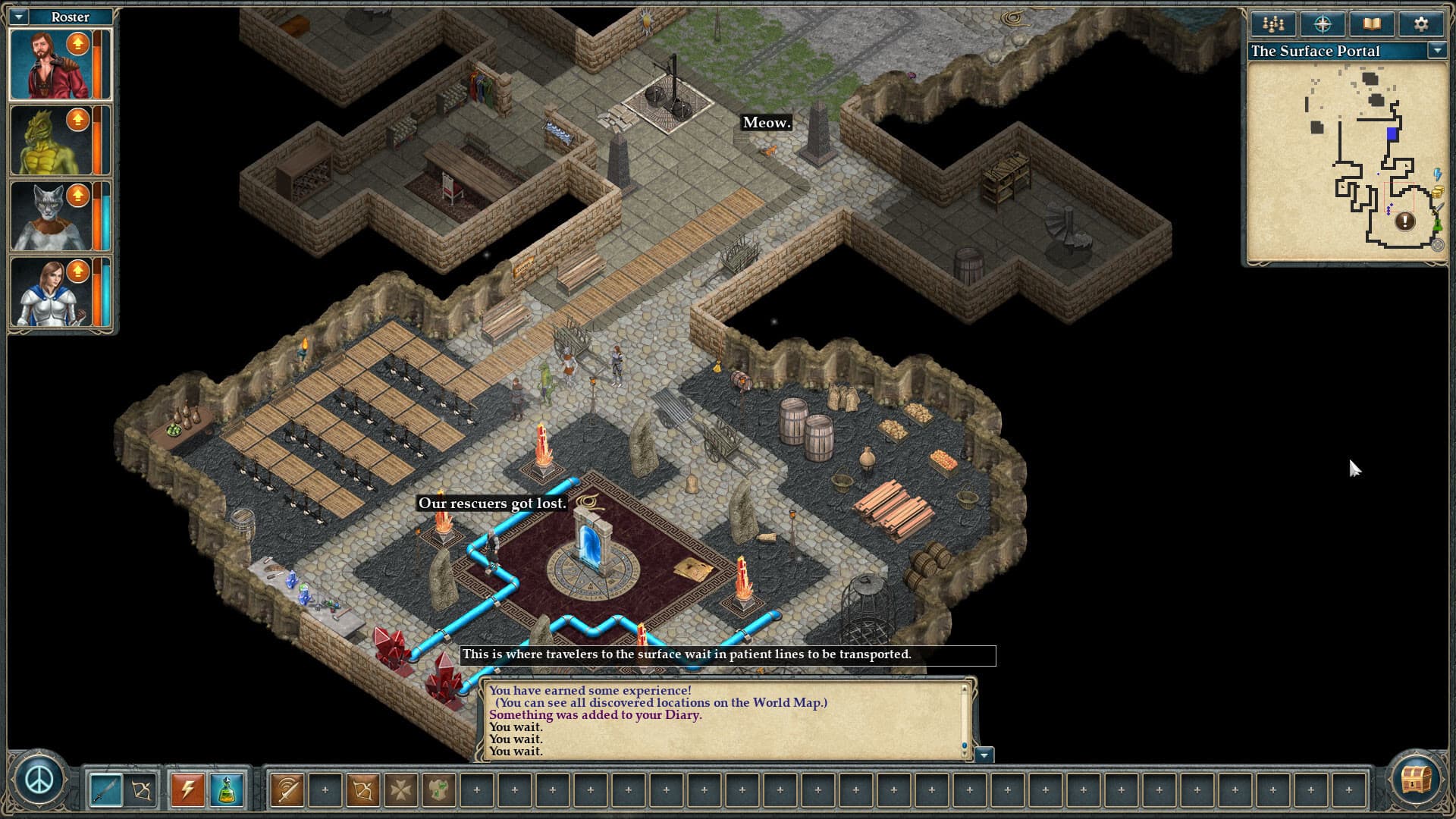The height and width of the screenshot is (819, 1456).
Task: Open the message log dropdown arrow
Action: pos(984,755)
